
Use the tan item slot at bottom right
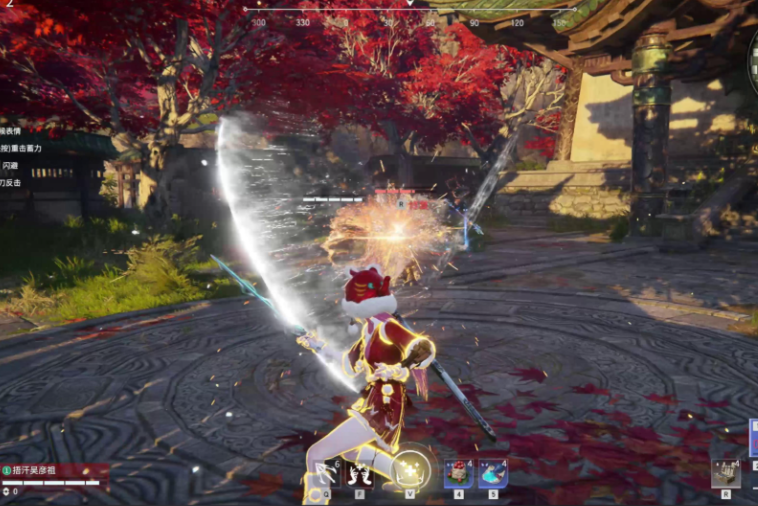click(726, 473)
